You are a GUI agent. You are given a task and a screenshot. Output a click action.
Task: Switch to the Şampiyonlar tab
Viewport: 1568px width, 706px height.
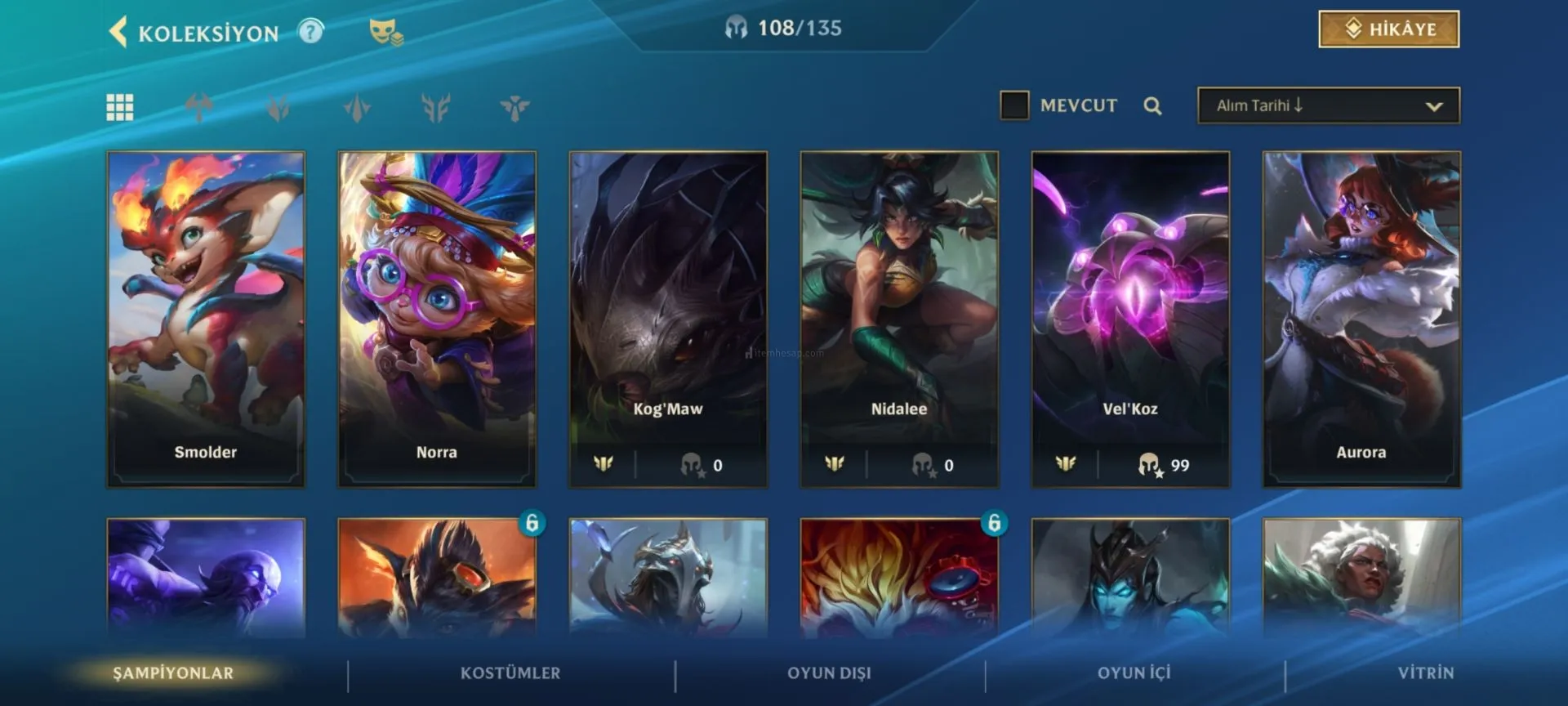173,673
